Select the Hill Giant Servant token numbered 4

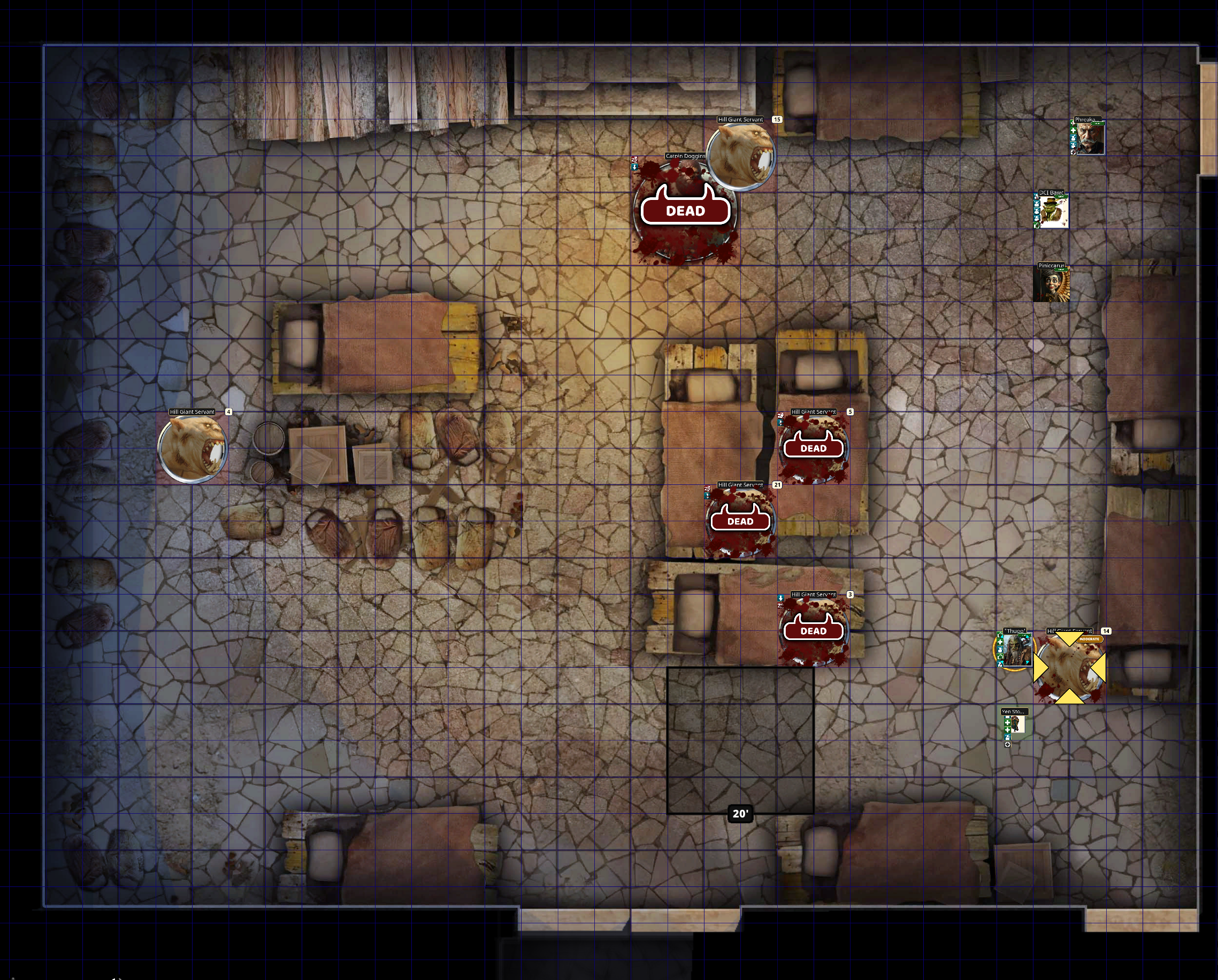point(193,447)
